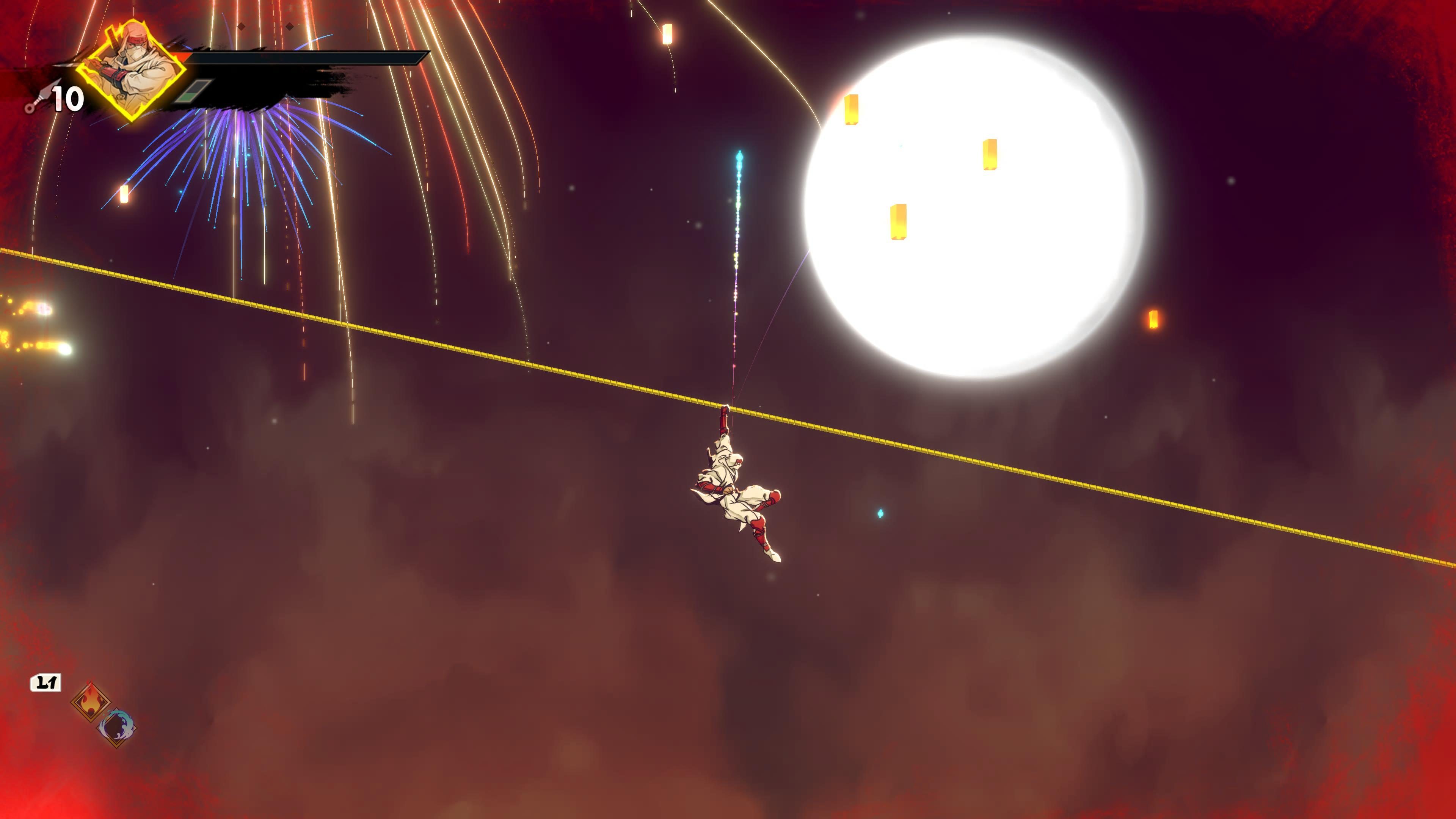This screenshot has height=819, width=1456.
Task: Activate the blue swirl ninpo icon
Action: [x=117, y=726]
